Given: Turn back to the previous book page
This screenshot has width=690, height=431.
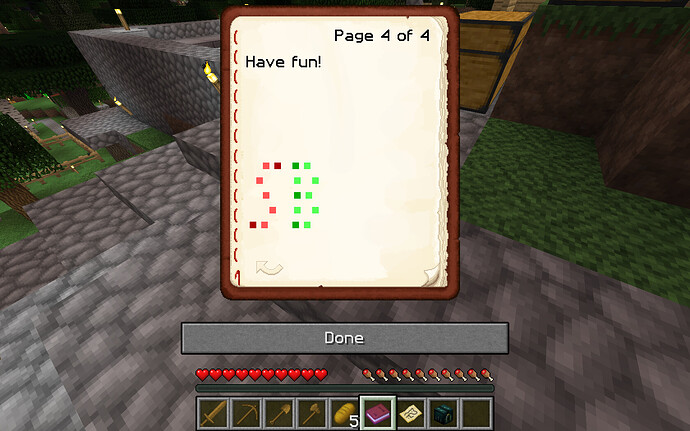Looking at the screenshot, I should pyautogui.click(x=269, y=268).
